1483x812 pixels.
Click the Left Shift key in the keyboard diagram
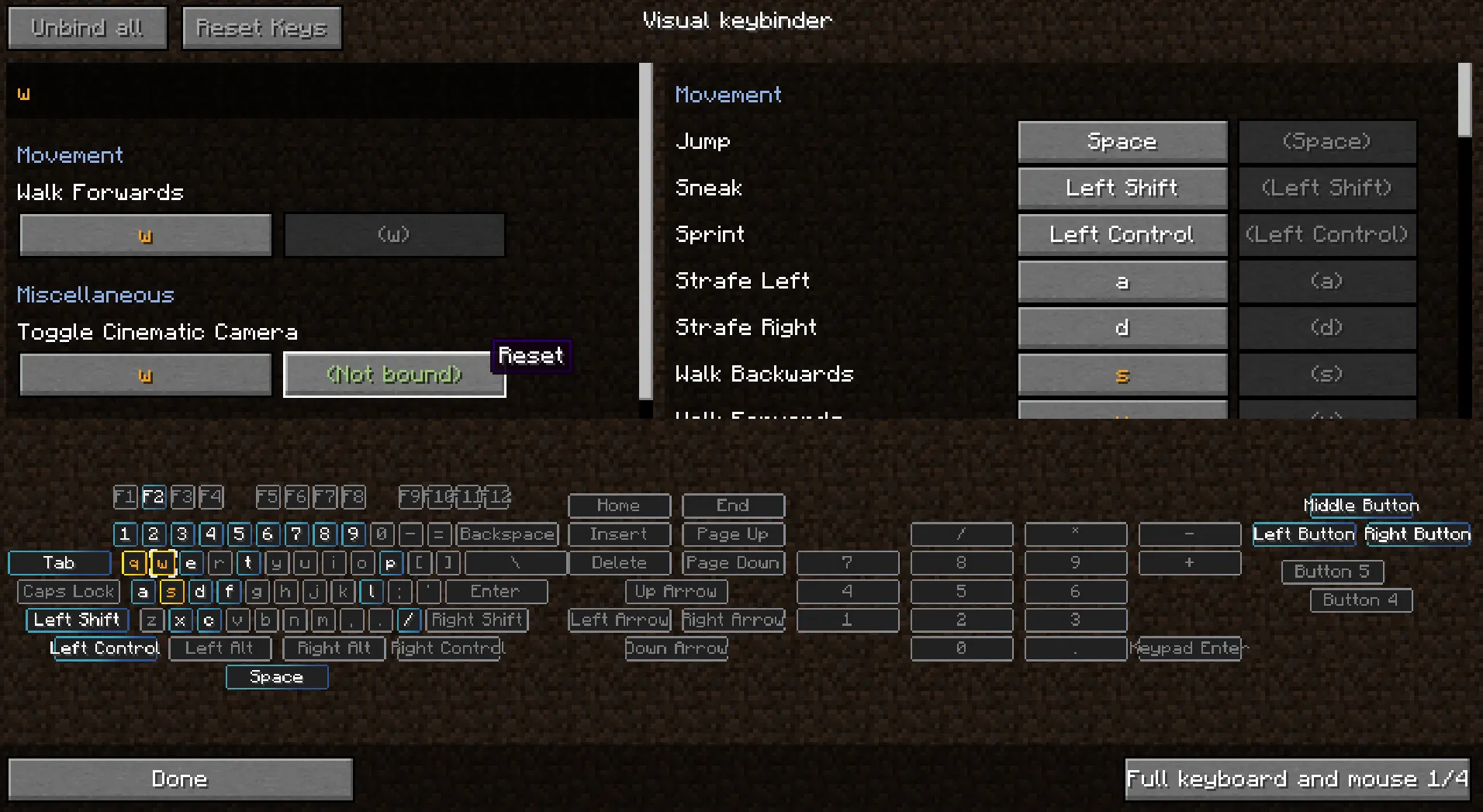click(75, 620)
